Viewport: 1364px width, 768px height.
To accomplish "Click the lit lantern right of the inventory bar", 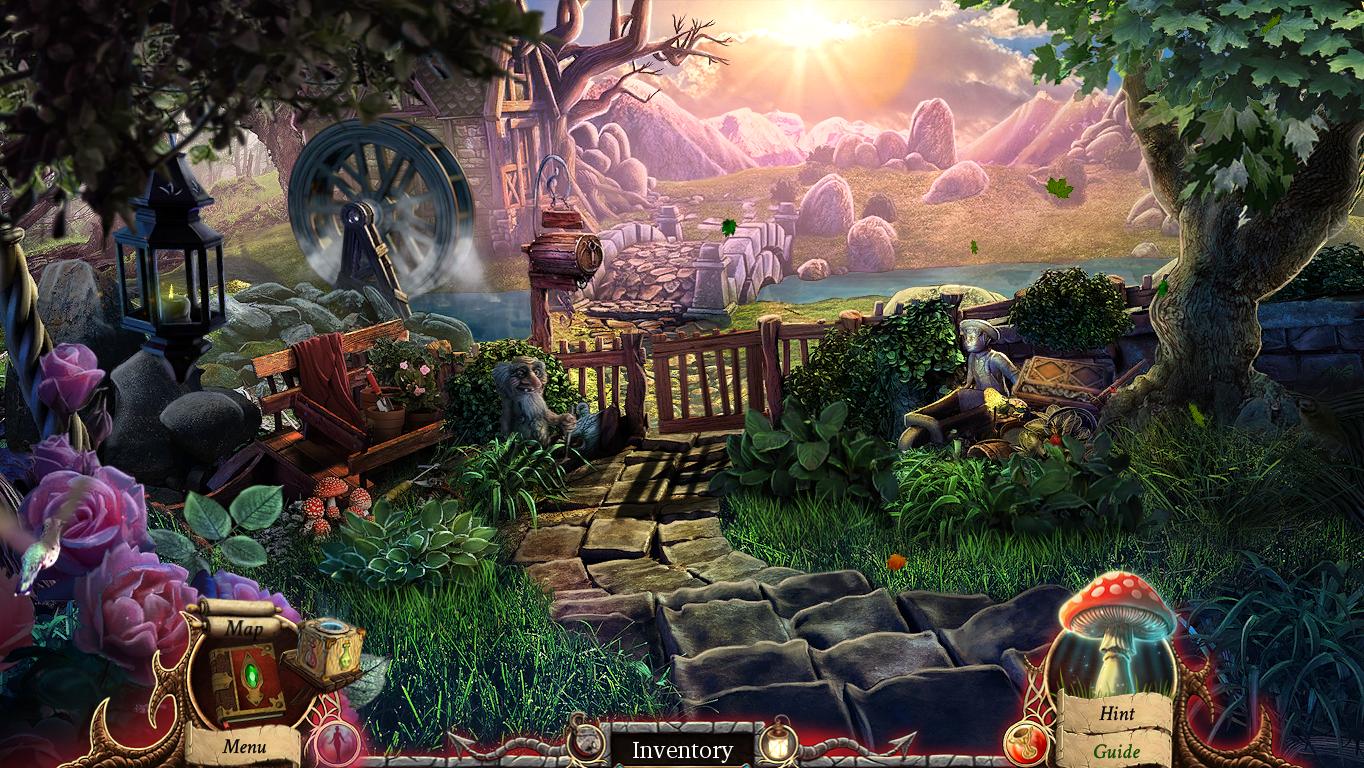I will (777, 744).
